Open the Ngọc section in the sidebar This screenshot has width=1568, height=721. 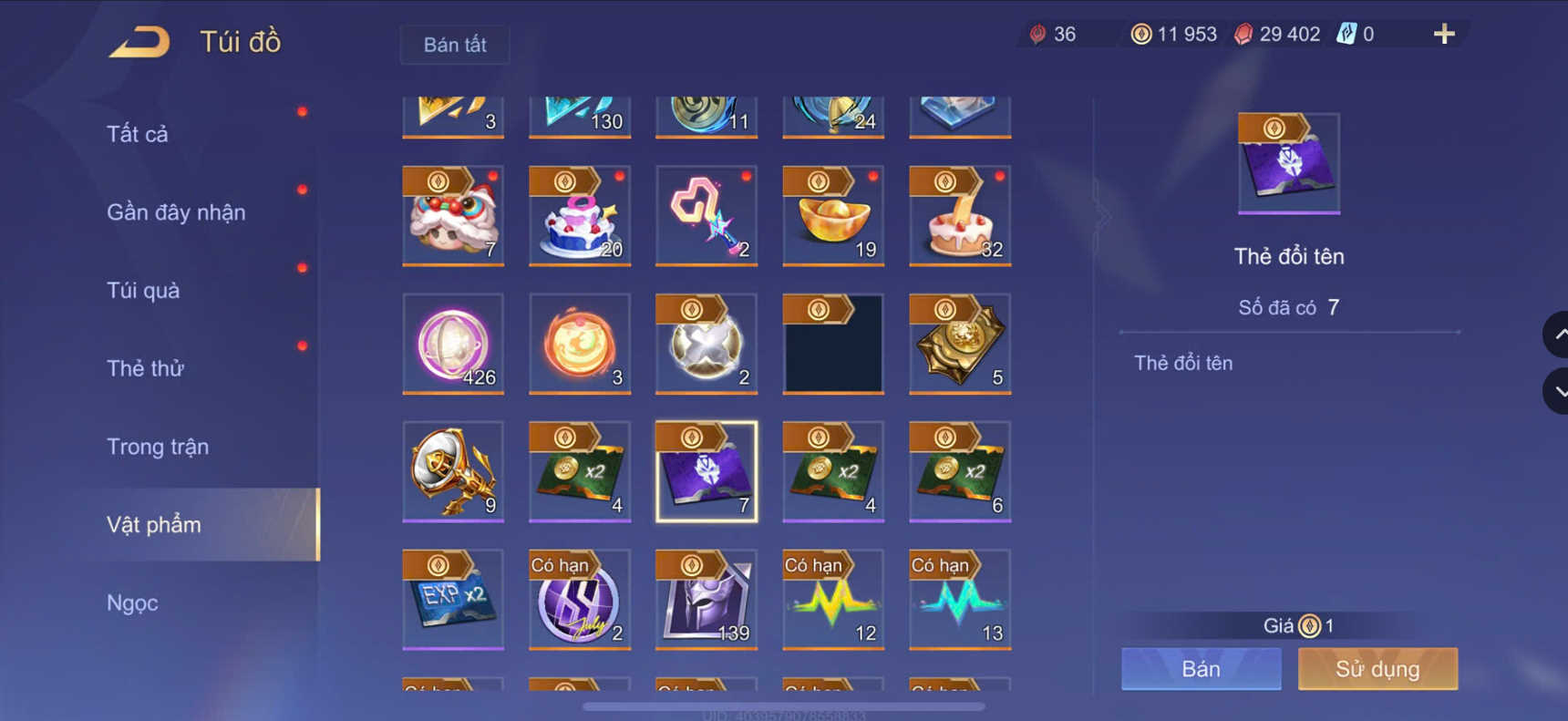click(x=133, y=603)
